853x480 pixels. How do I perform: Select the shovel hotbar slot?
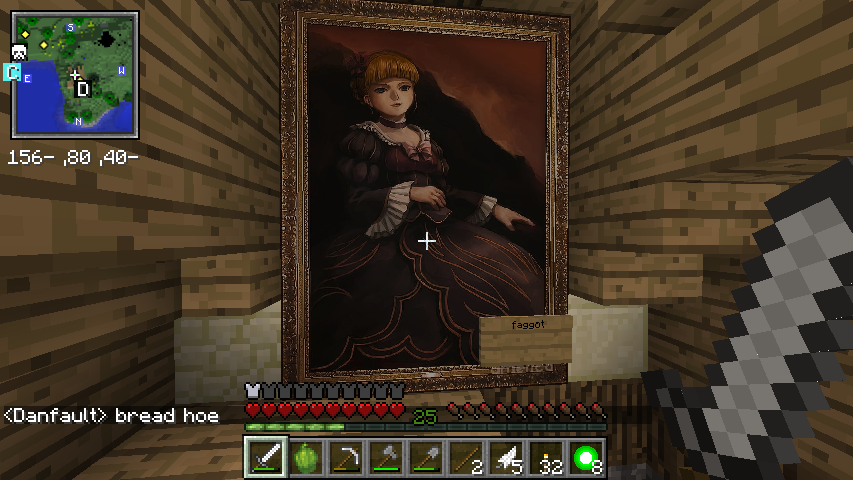(425, 459)
